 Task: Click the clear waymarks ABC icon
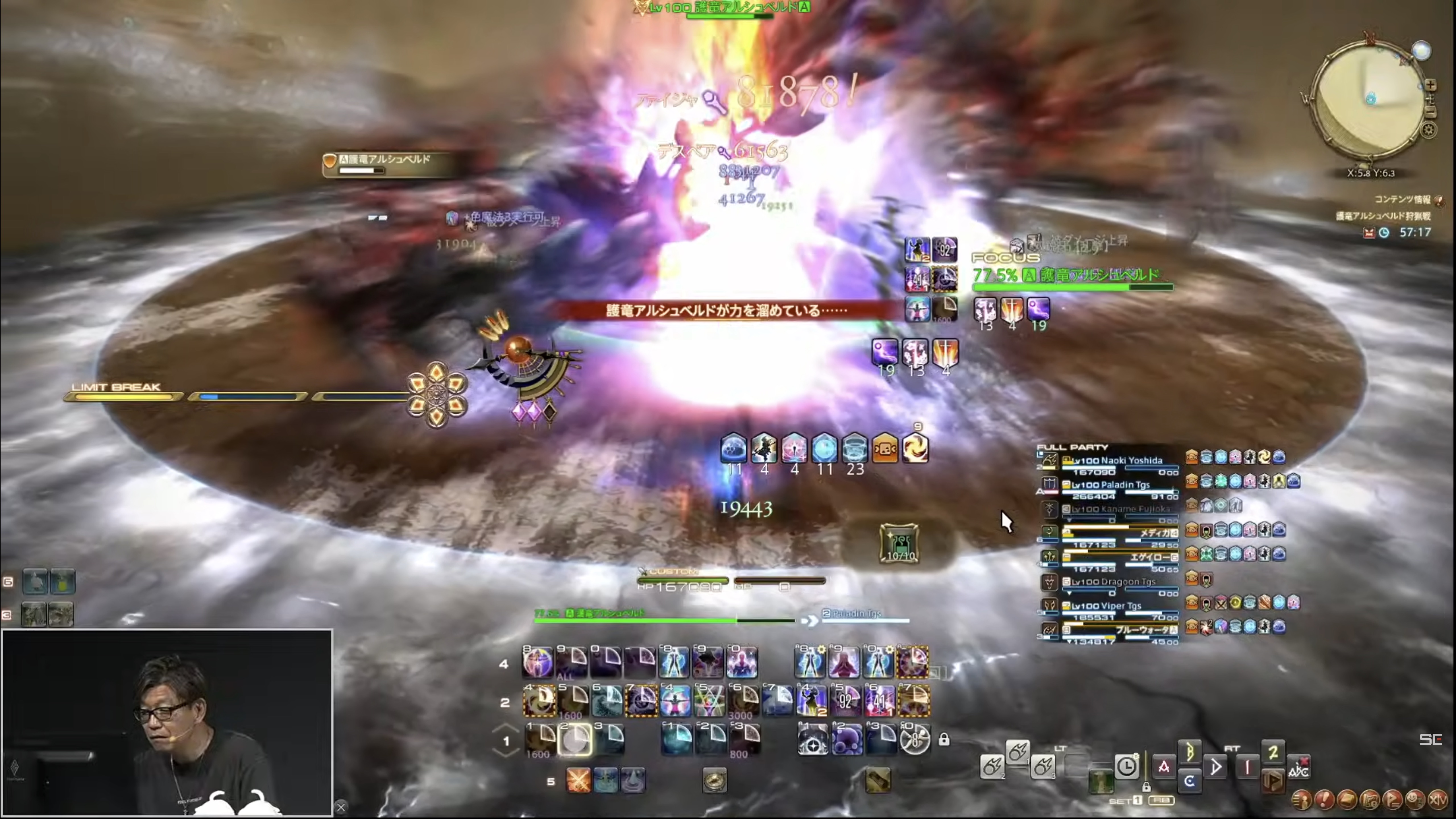point(1298,768)
